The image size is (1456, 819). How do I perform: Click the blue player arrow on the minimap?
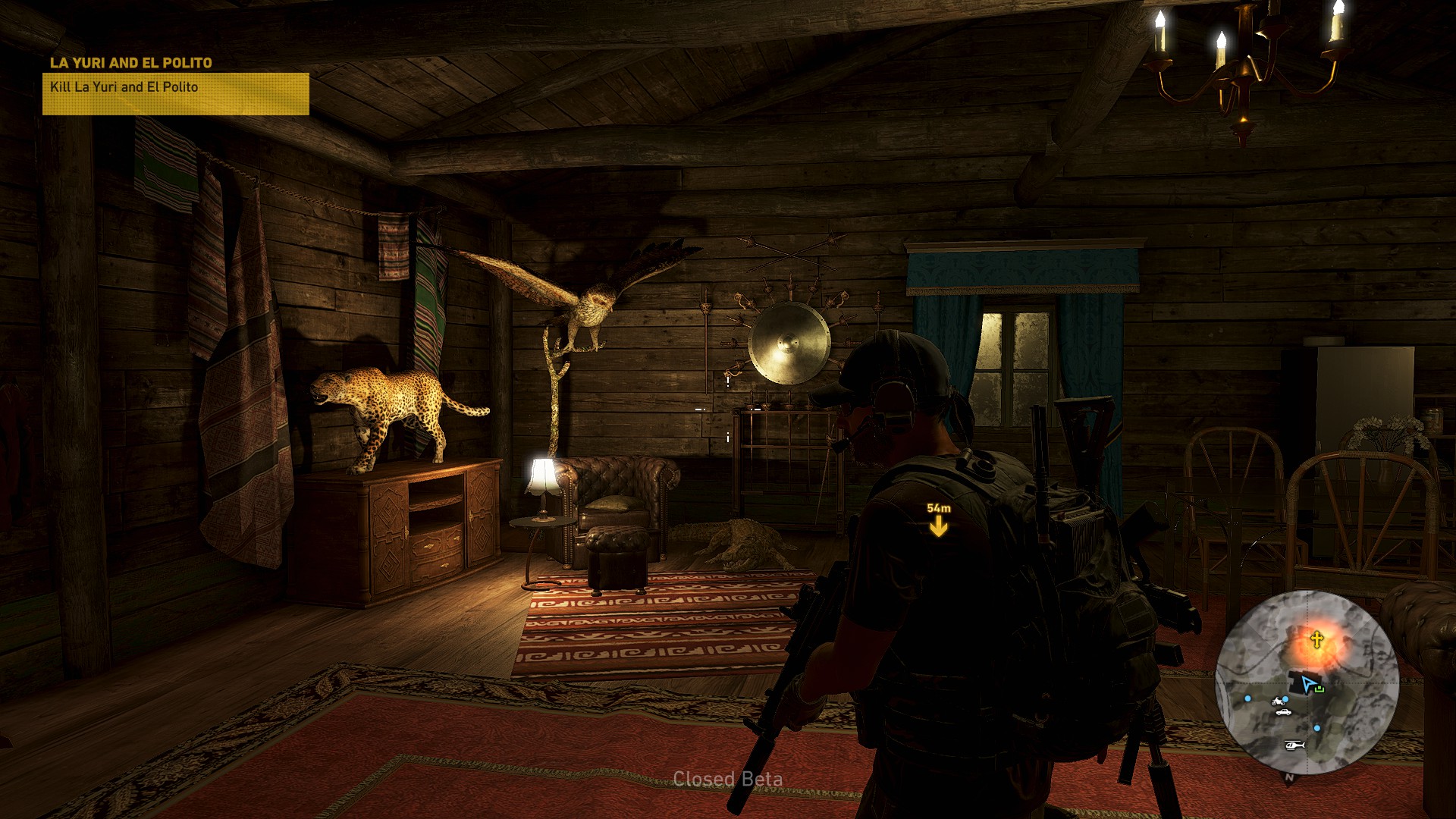click(x=1308, y=684)
